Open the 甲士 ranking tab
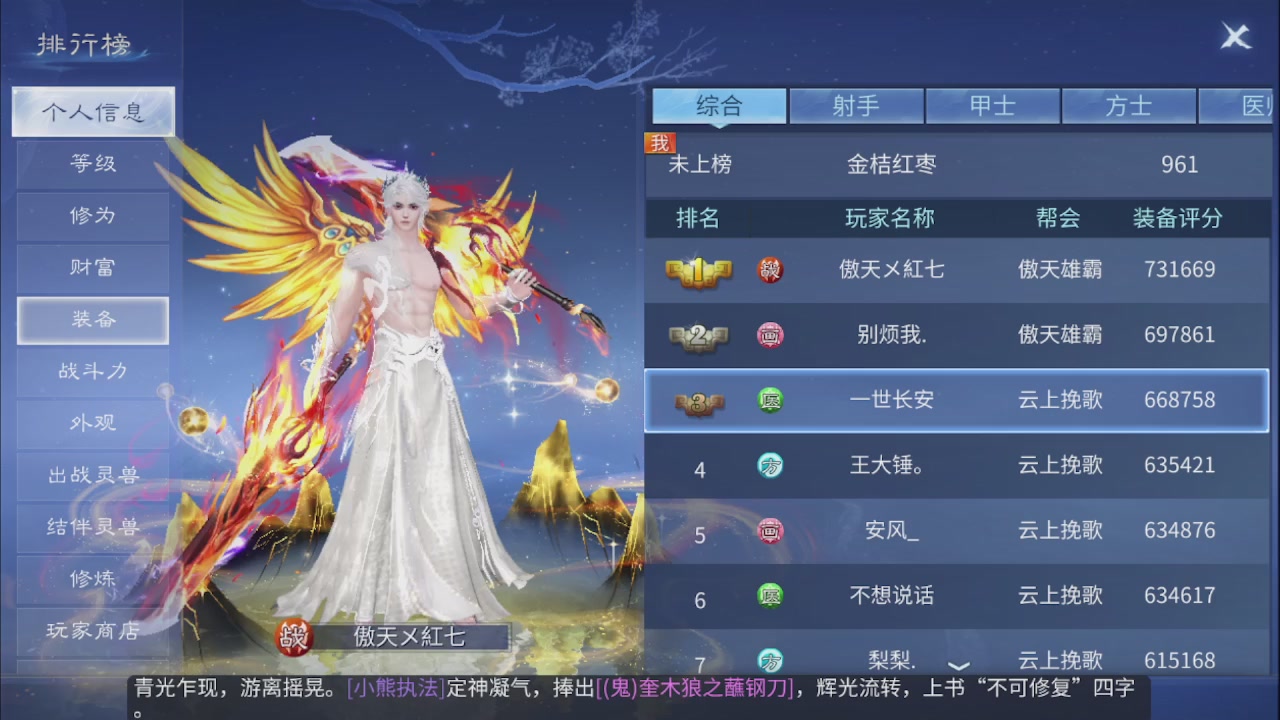1280x720 pixels. pyautogui.click(x=993, y=104)
